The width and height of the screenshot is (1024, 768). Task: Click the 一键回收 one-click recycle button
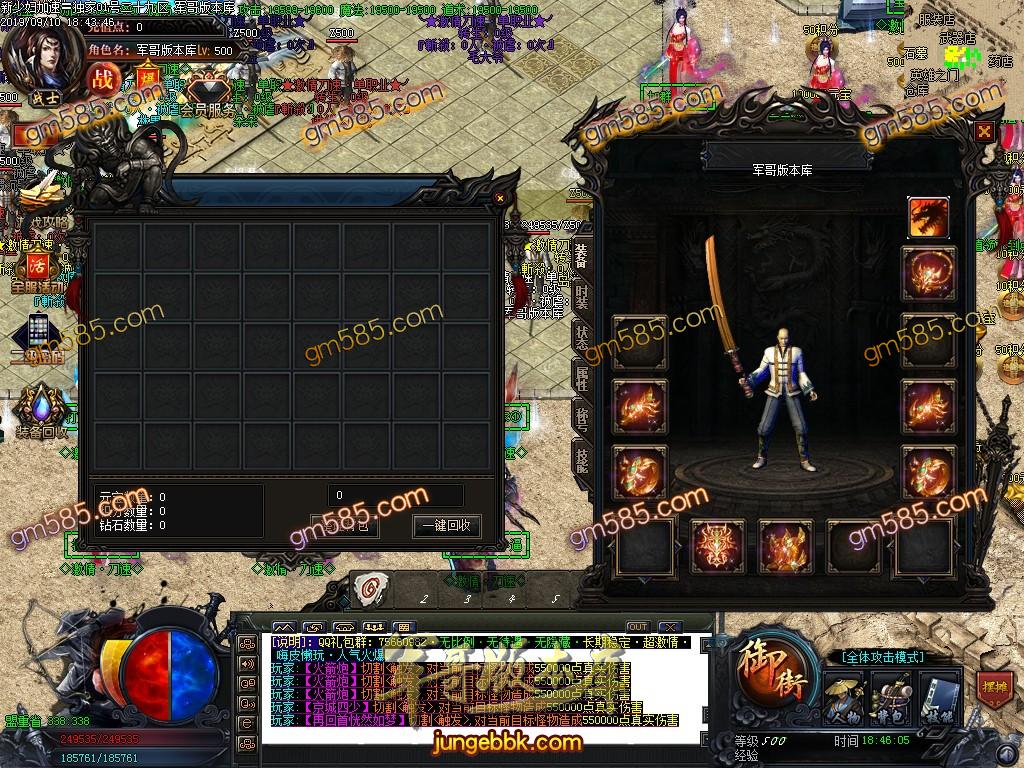pyautogui.click(x=446, y=526)
